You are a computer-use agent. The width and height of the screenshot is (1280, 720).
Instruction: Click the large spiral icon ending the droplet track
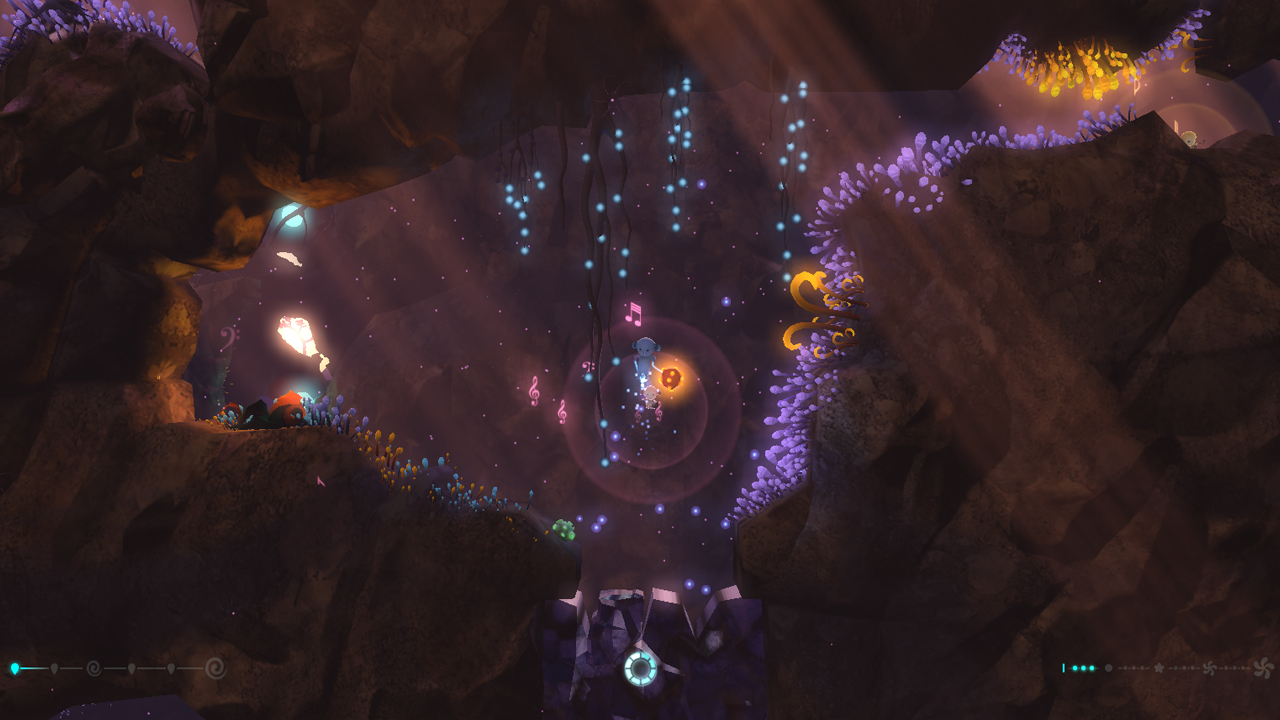tap(215, 668)
